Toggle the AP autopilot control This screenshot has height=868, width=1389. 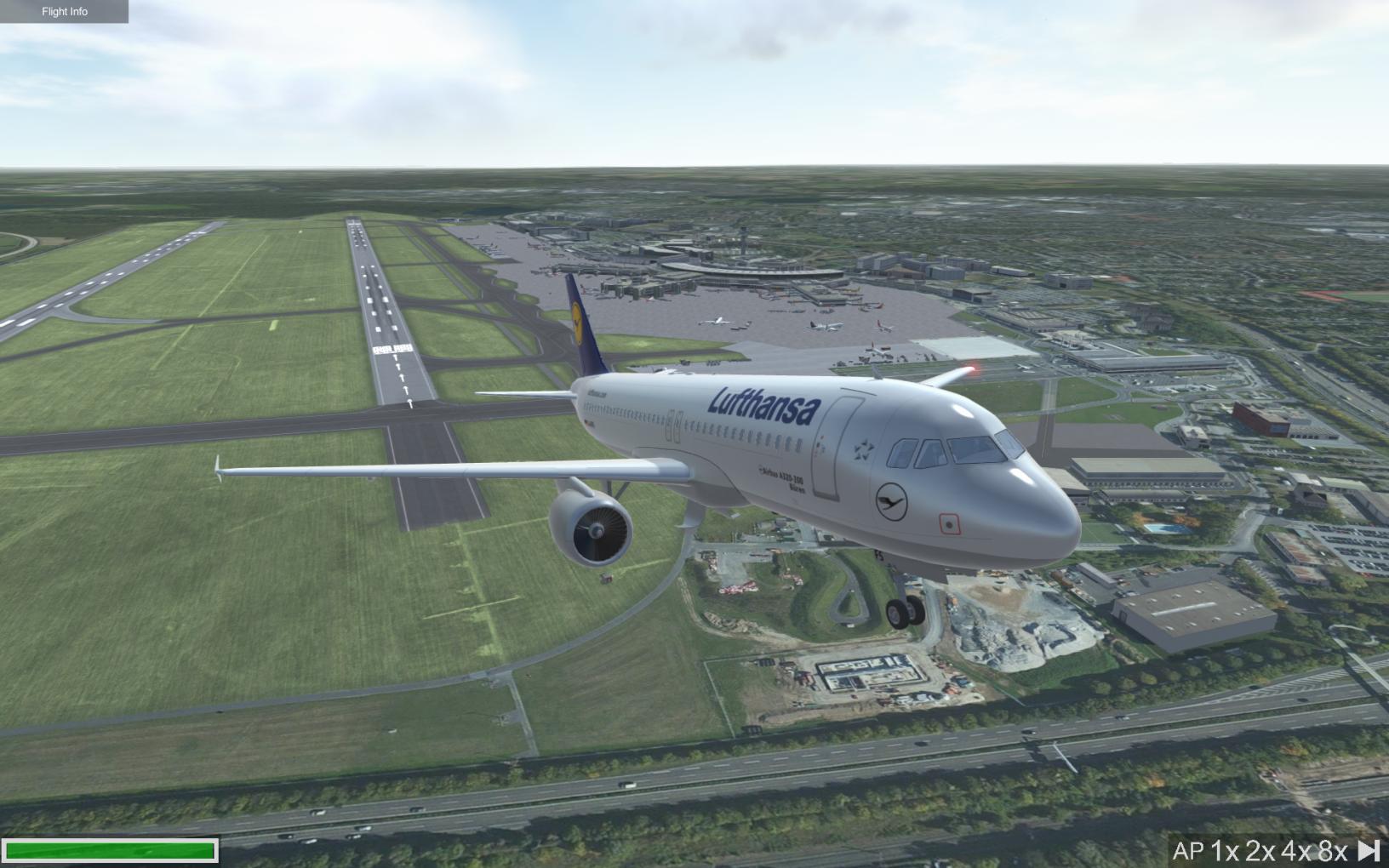1187,850
